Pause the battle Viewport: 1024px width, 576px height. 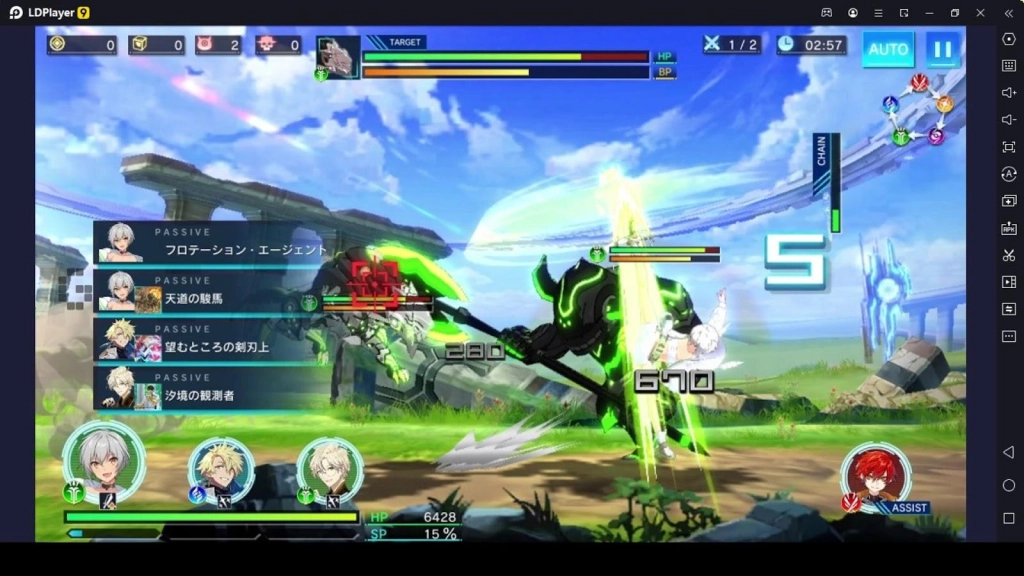click(942, 49)
